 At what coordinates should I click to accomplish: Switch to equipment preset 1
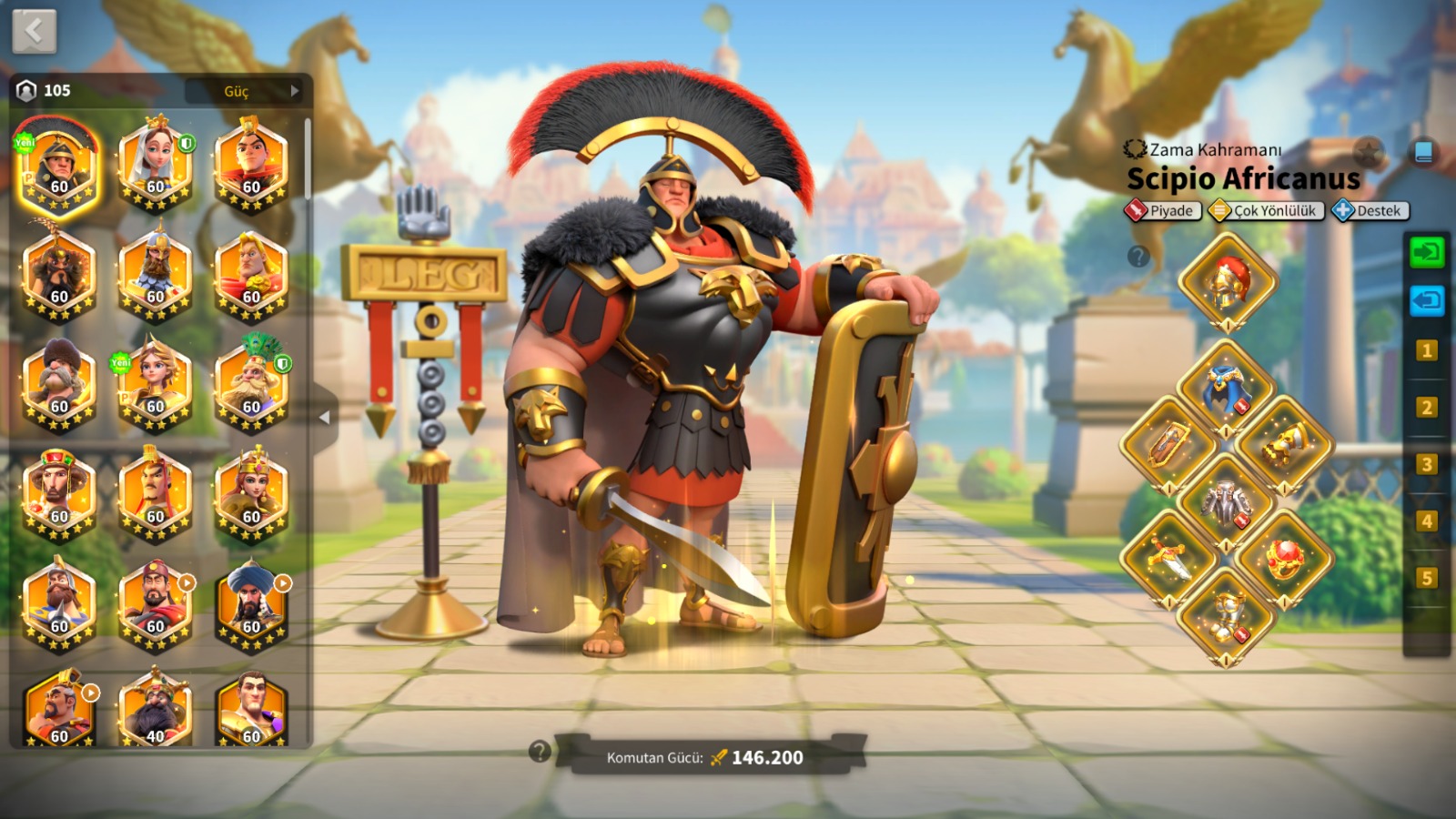point(1426,350)
